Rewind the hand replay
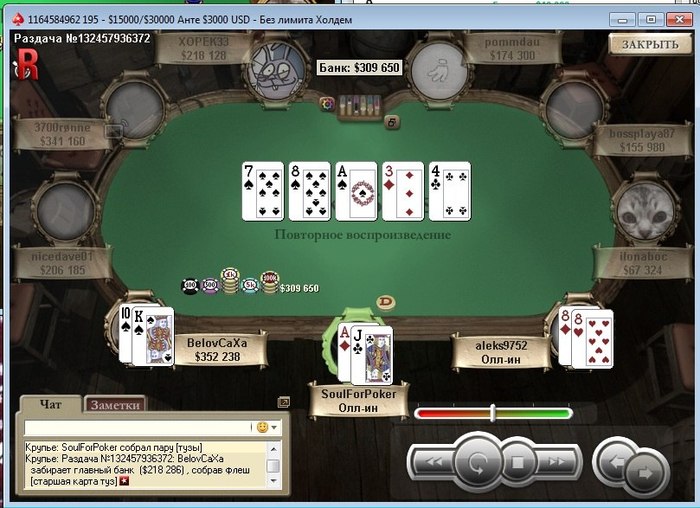 pyautogui.click(x=431, y=463)
